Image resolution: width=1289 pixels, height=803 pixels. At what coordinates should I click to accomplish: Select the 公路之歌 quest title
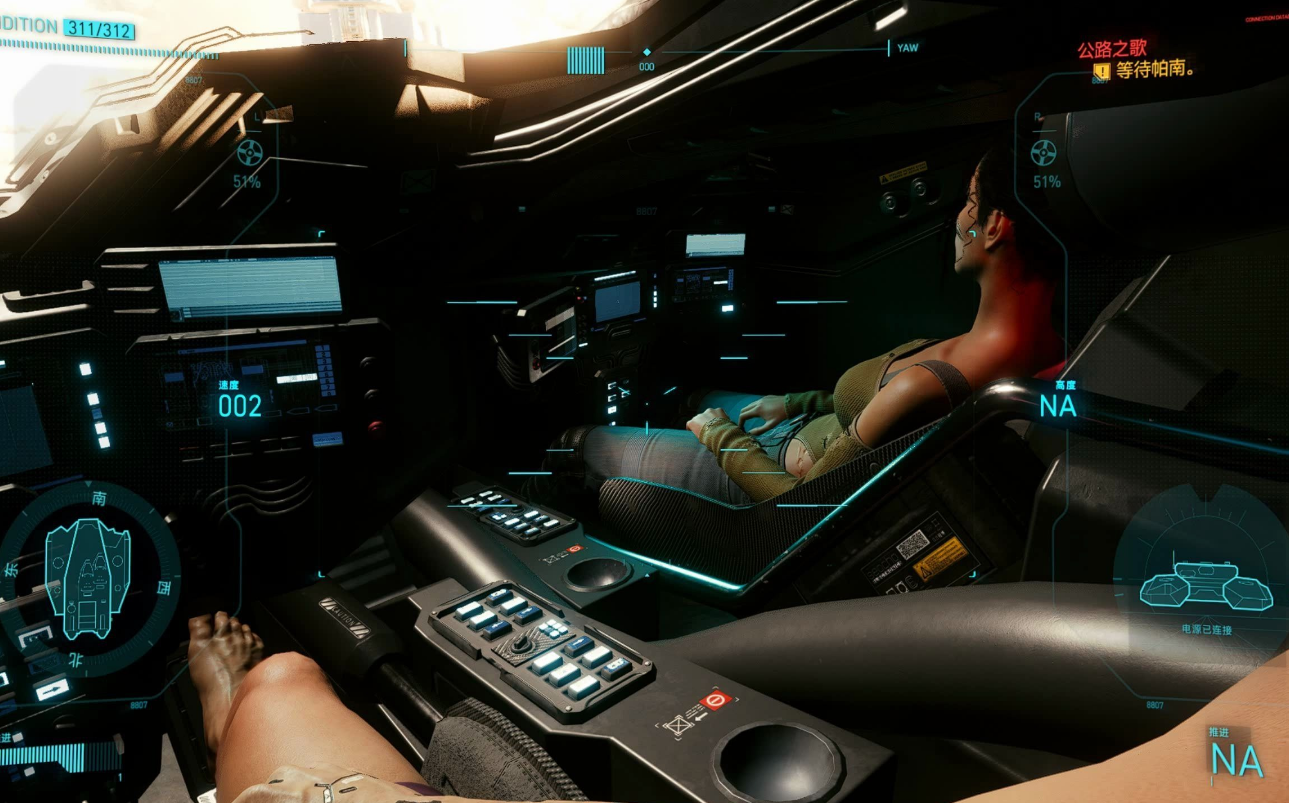(1112, 48)
